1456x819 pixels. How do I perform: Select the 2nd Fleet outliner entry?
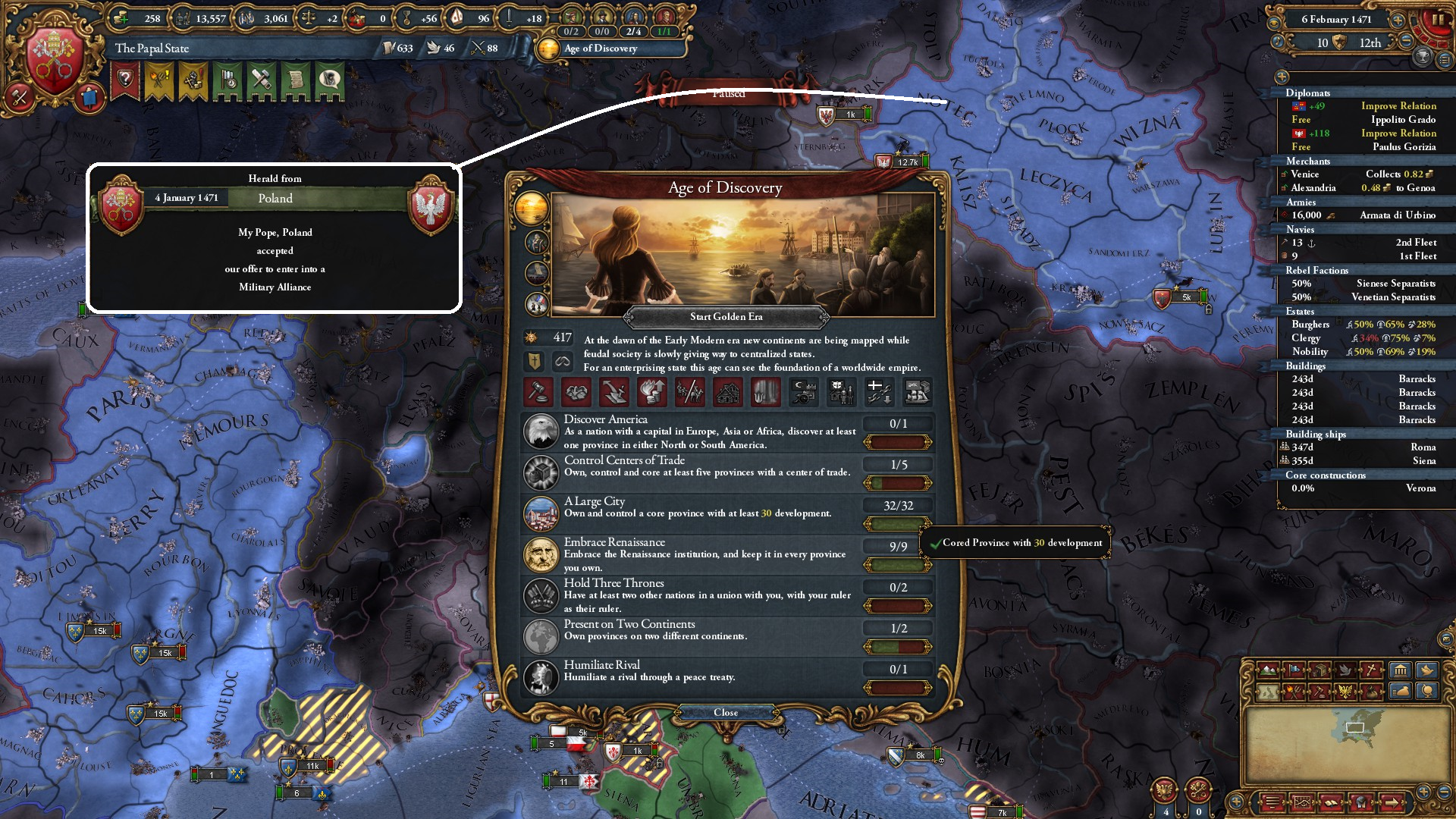(x=1416, y=243)
